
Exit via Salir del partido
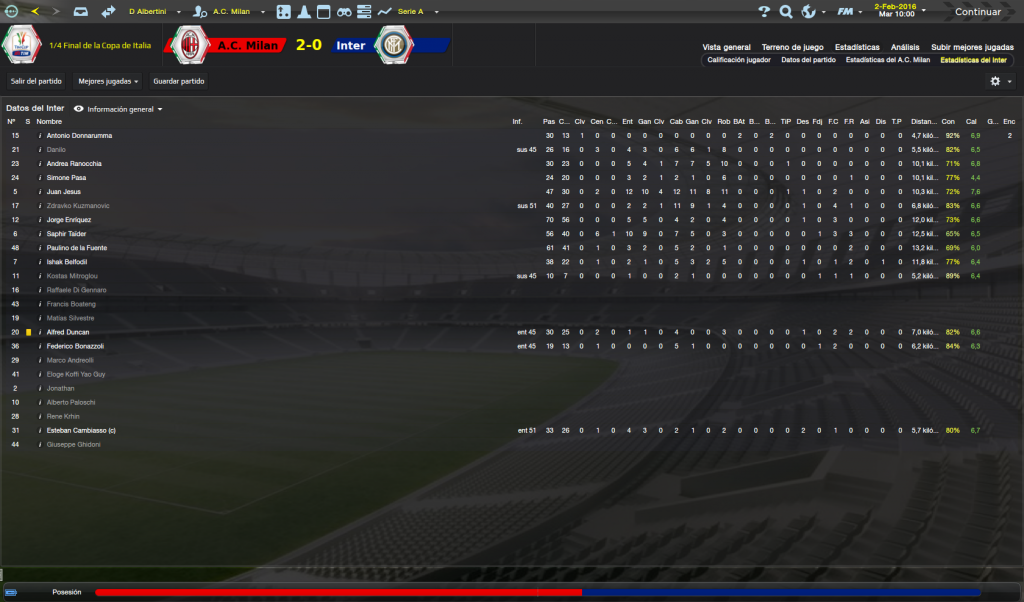(36, 81)
